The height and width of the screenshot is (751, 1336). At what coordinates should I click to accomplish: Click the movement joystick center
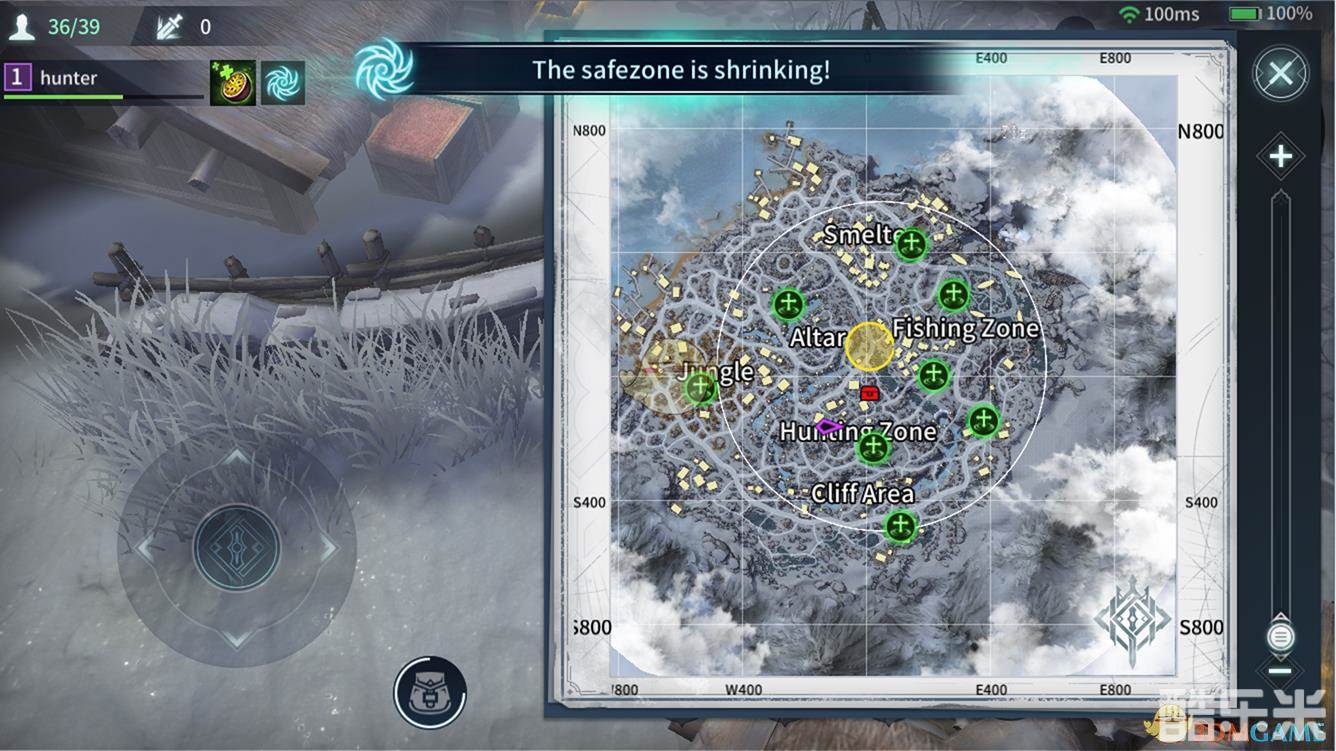tap(237, 547)
